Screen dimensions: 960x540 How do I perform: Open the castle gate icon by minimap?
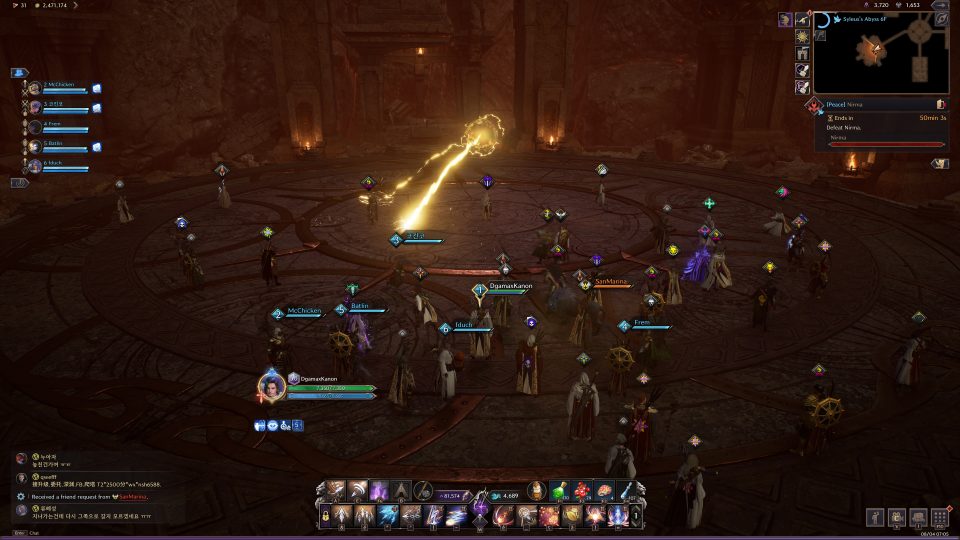pyautogui.click(x=802, y=53)
